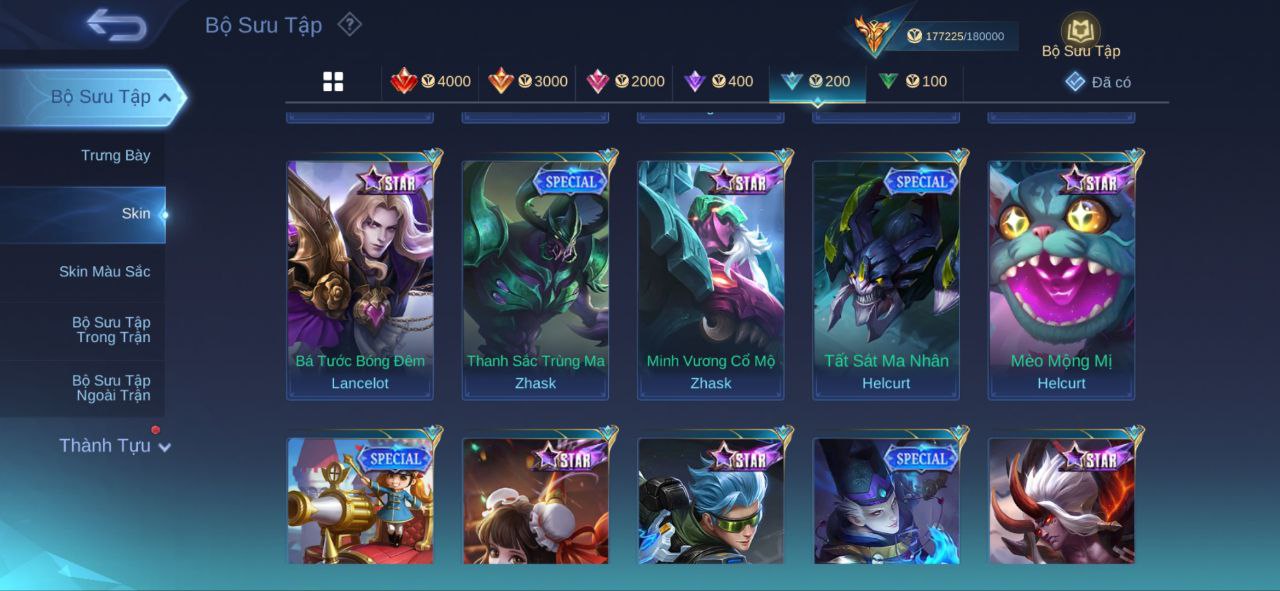The width and height of the screenshot is (1280, 591).
Task: Open the collection help question mark
Action: tap(349, 24)
